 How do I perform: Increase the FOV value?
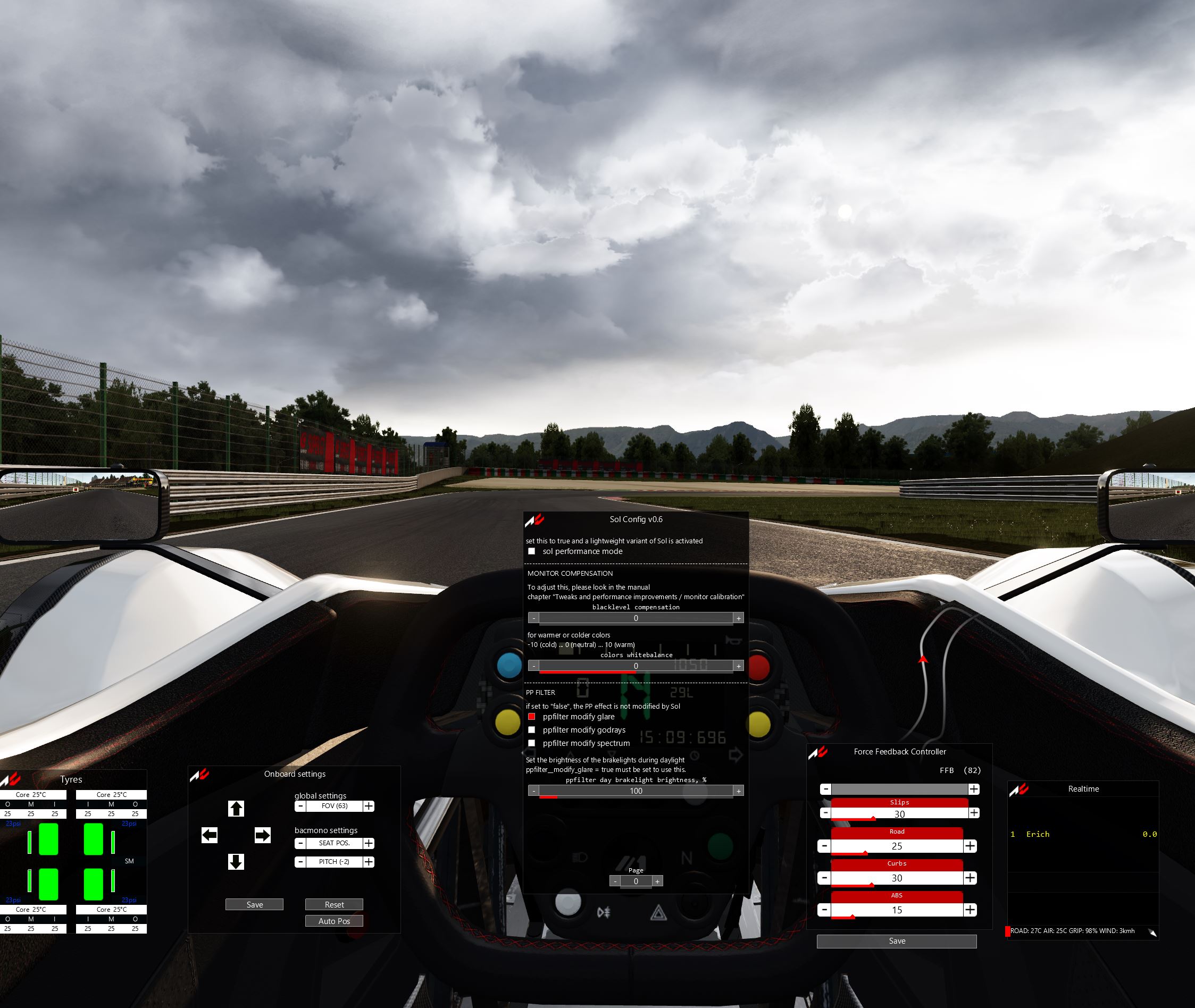[369, 807]
